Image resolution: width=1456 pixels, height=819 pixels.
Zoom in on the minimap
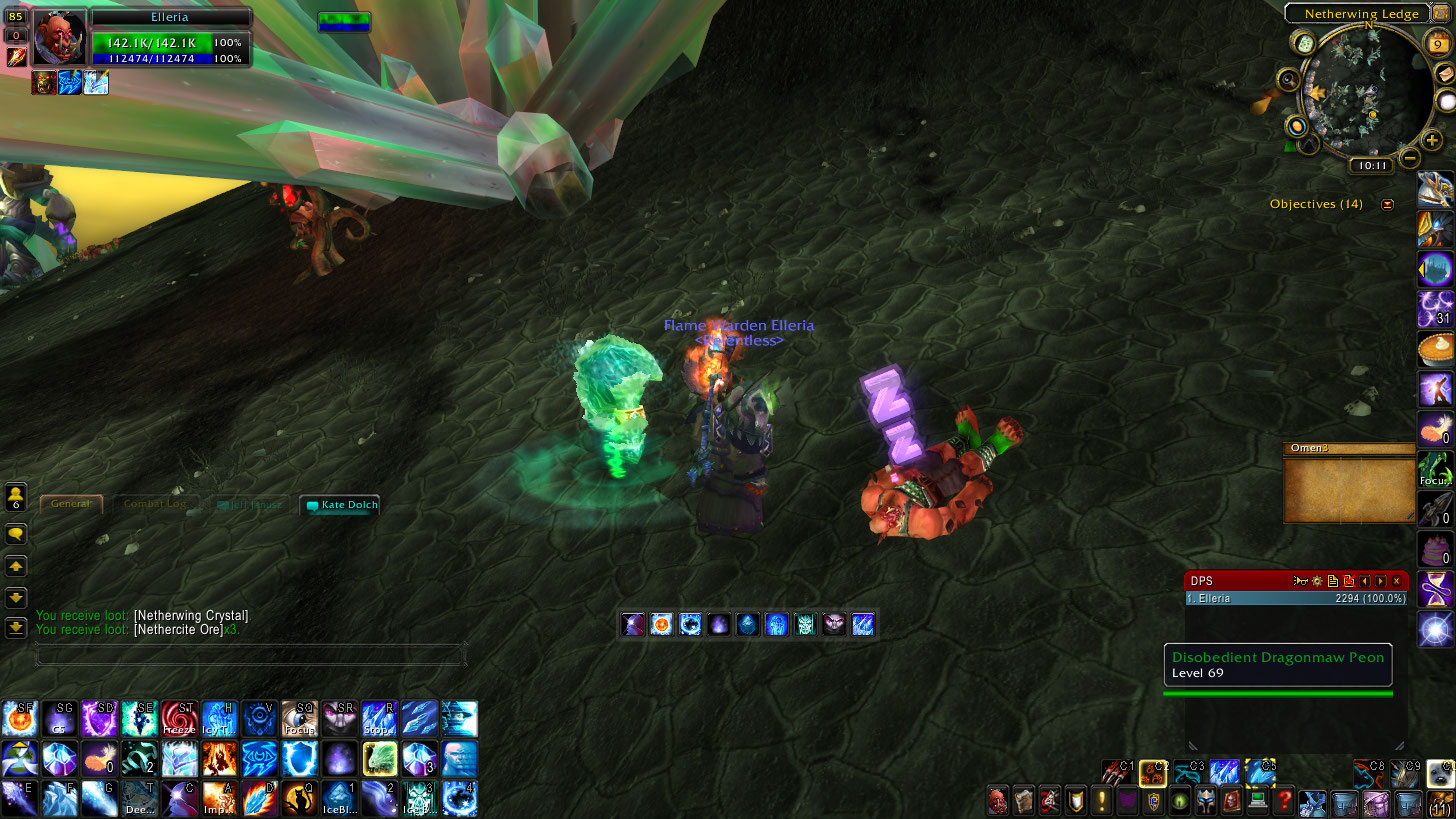click(x=1432, y=141)
